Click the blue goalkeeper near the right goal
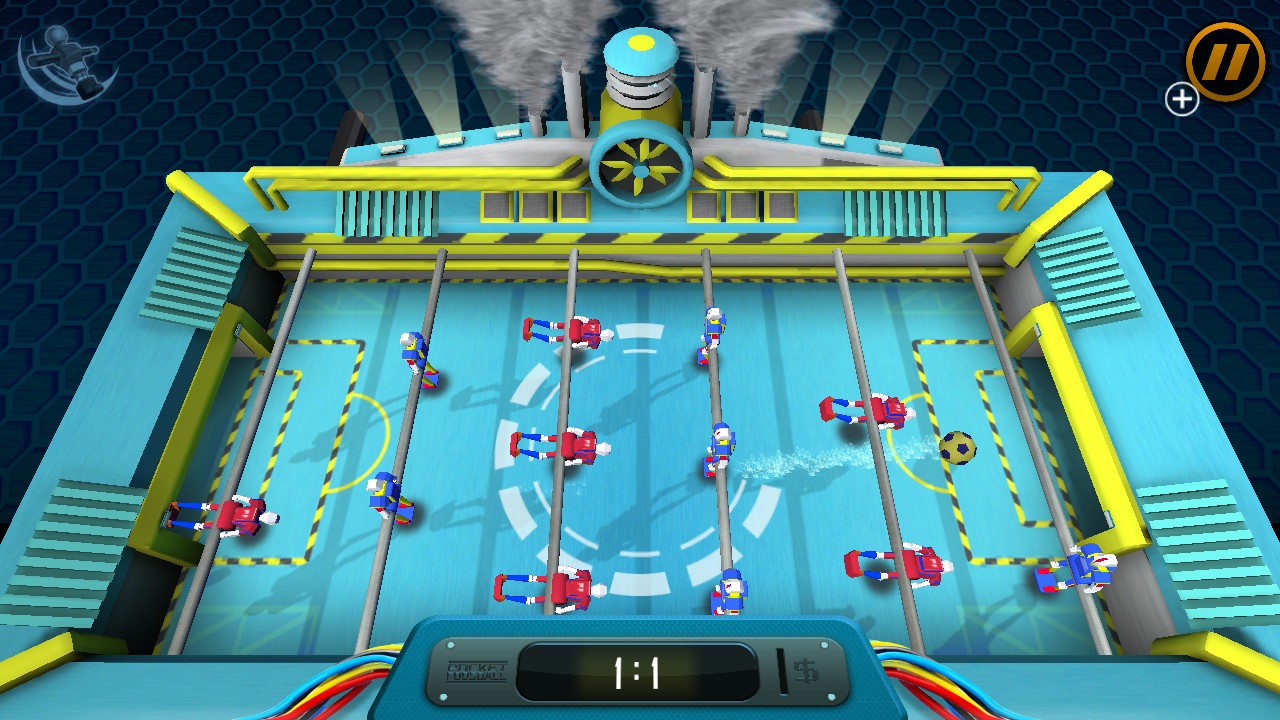 1082,570
